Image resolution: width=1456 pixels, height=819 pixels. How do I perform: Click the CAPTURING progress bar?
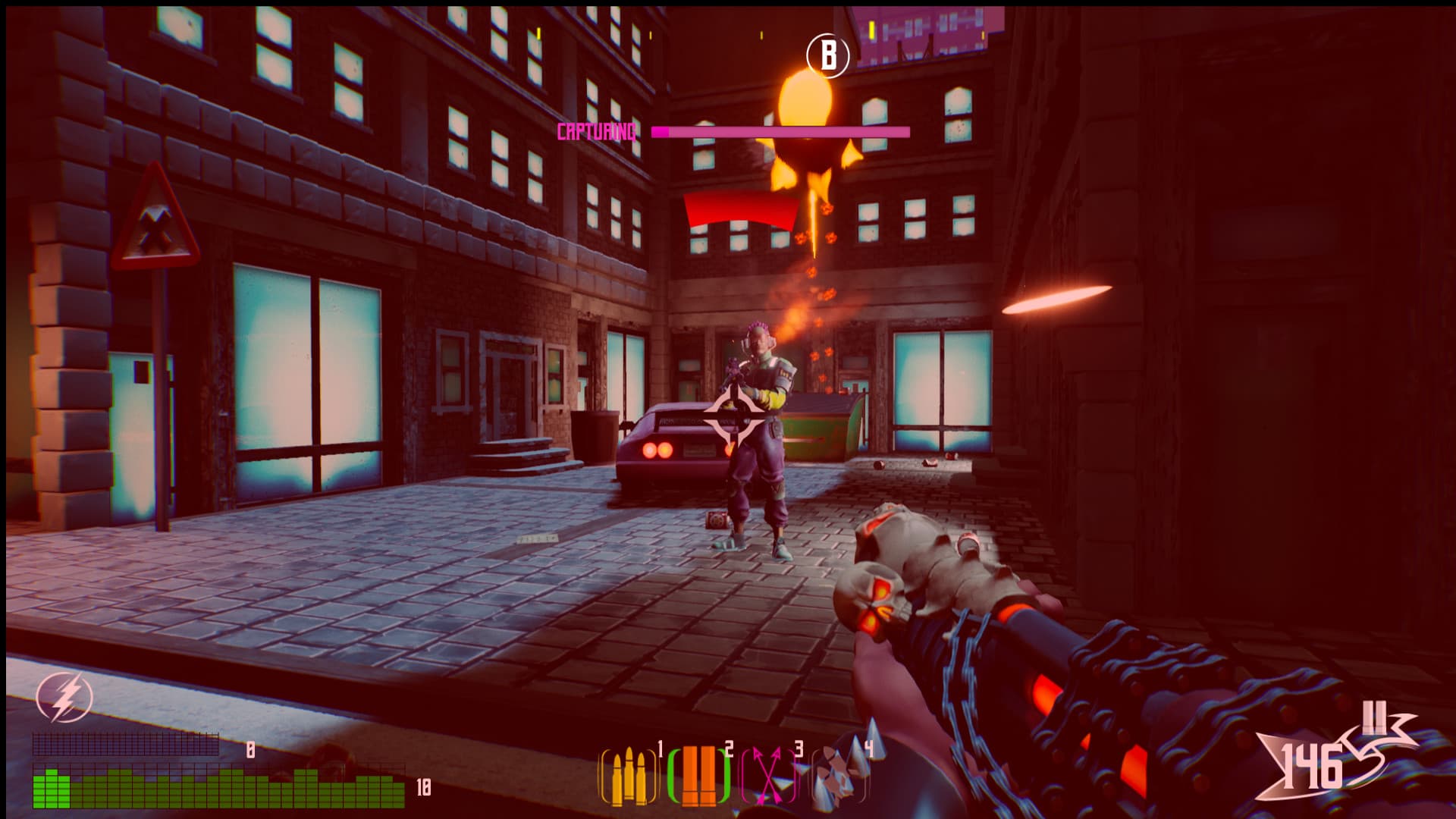(x=777, y=131)
